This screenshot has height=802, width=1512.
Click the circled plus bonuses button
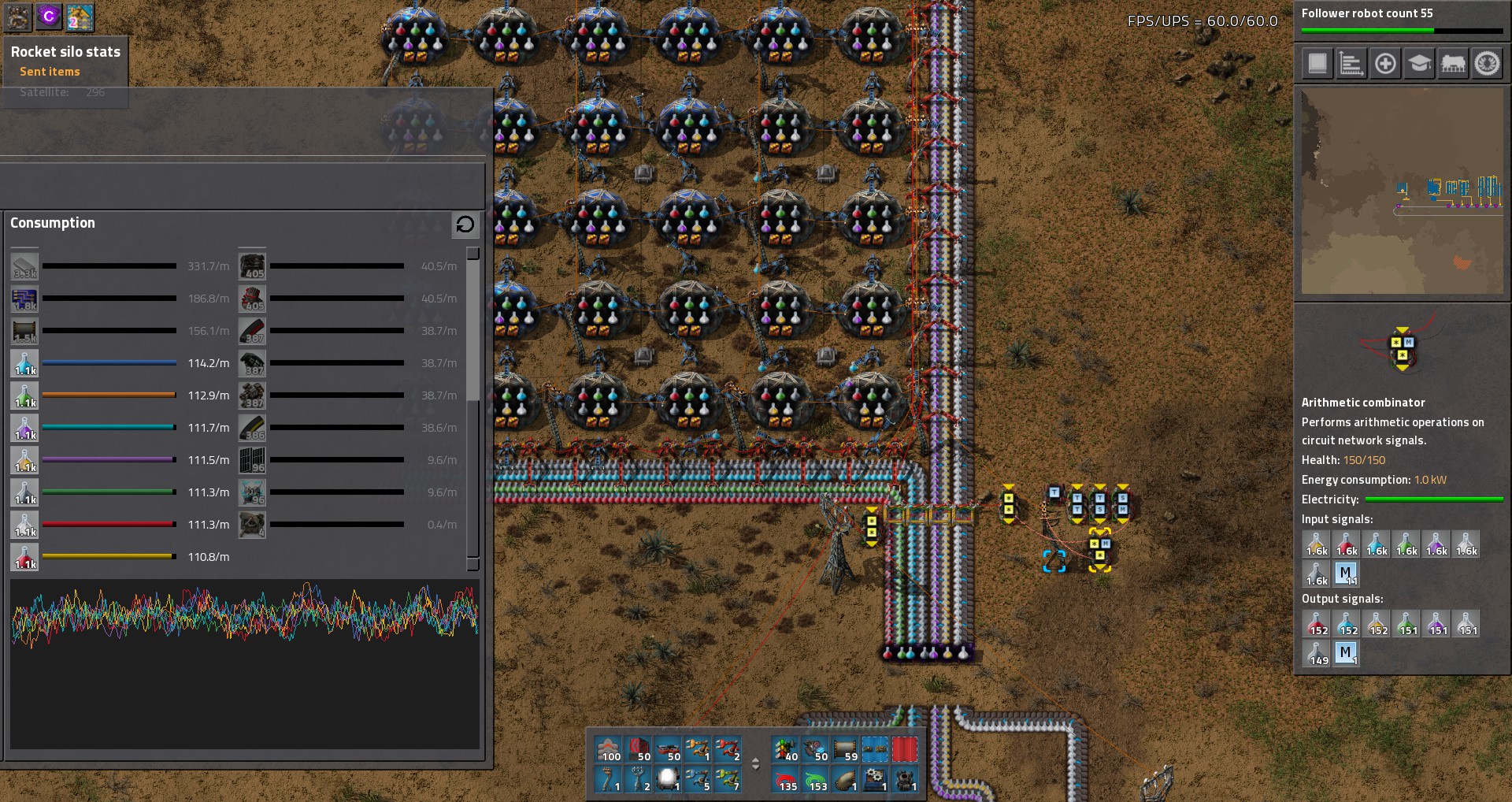pos(1385,64)
